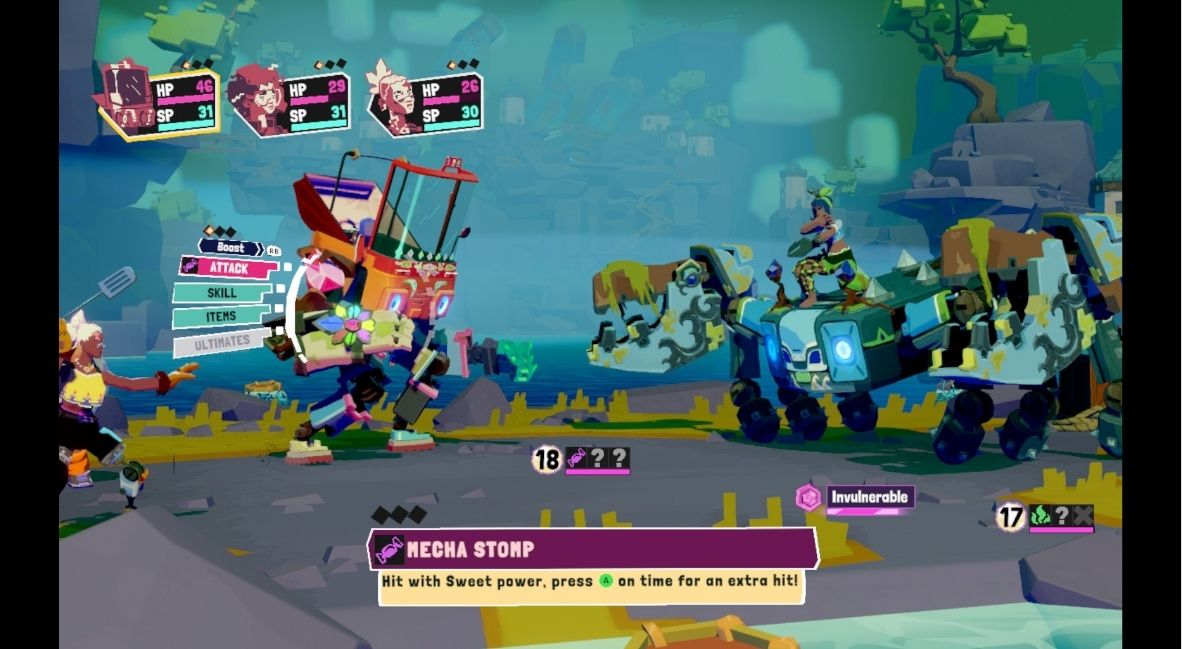The height and width of the screenshot is (649, 1182).
Task: Select the red-haired party portrait with 29 HP
Action: point(288,102)
